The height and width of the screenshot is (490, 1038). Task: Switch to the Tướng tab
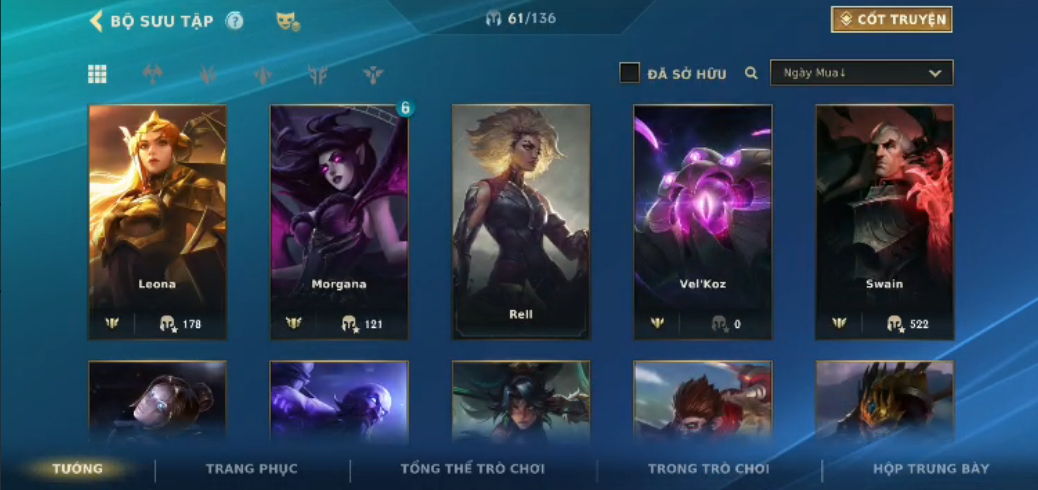coord(78,469)
